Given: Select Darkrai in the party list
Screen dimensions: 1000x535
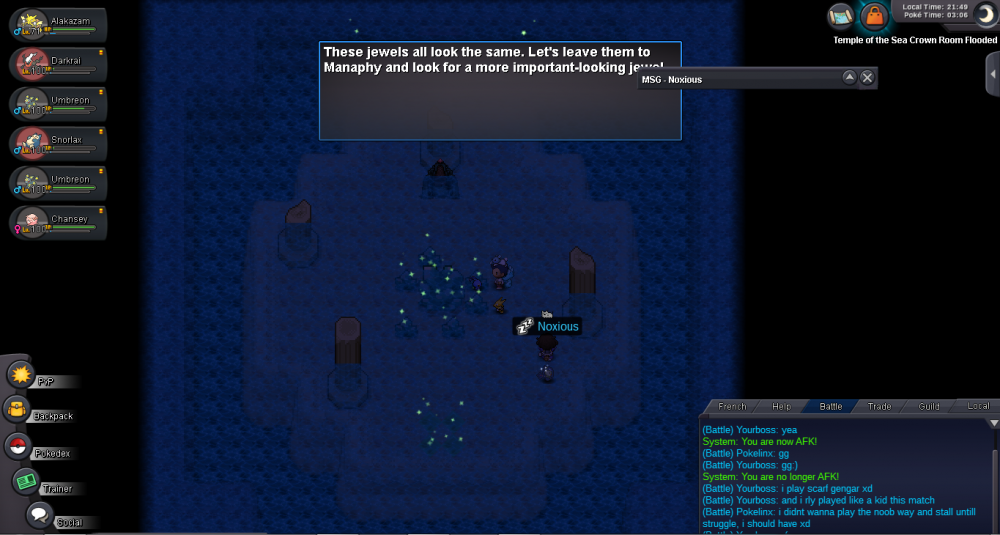Looking at the screenshot, I should coord(57,65).
